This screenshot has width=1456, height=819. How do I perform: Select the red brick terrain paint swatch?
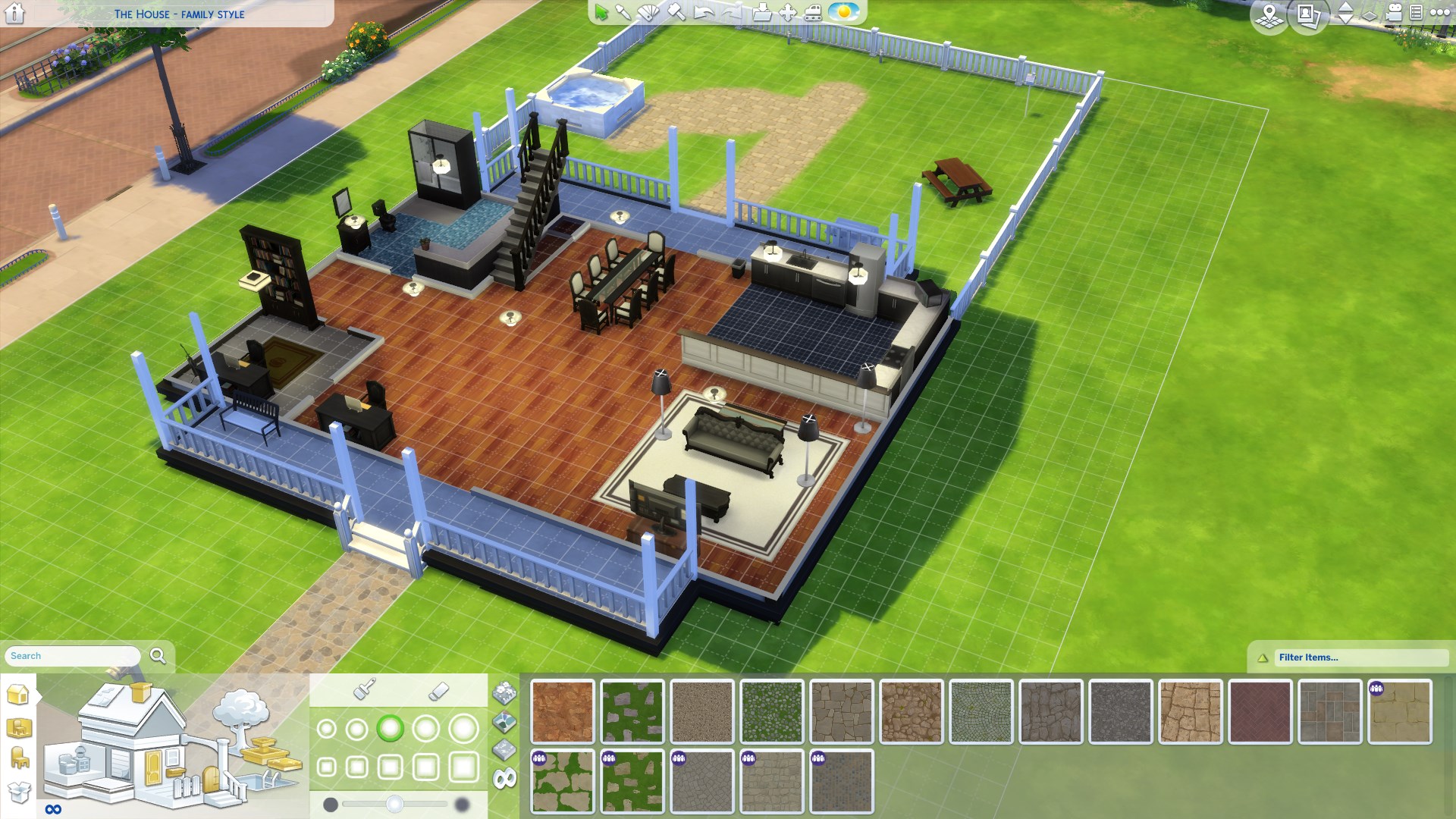(x=1260, y=711)
